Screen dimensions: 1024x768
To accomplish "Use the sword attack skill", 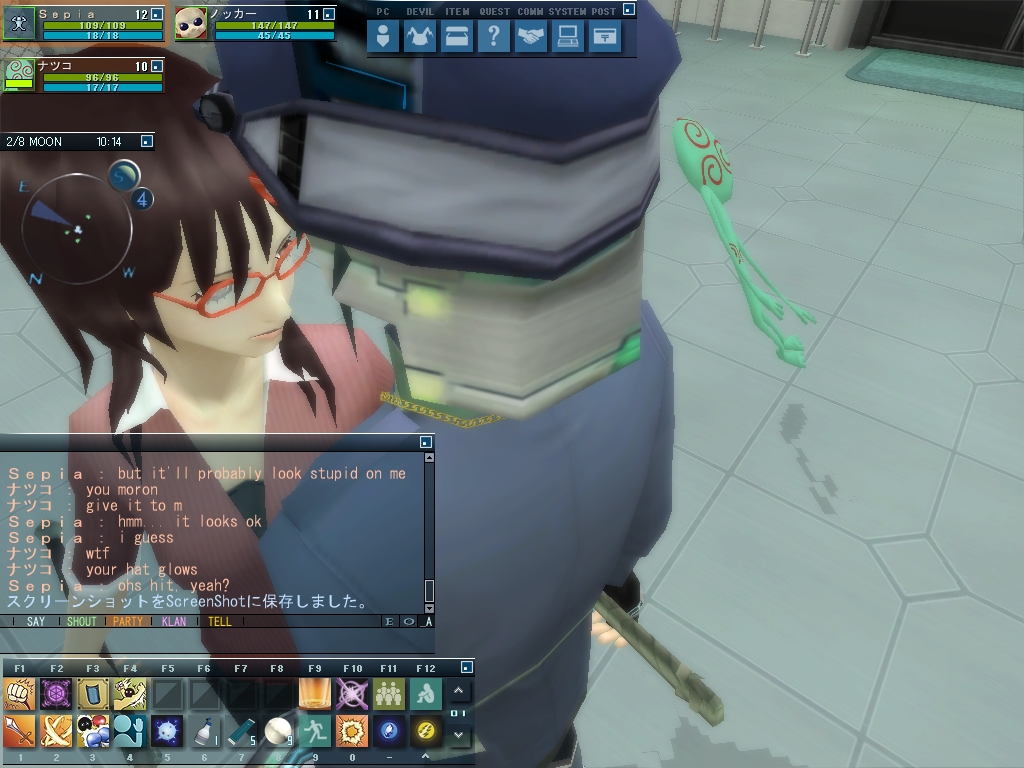I will point(20,731).
